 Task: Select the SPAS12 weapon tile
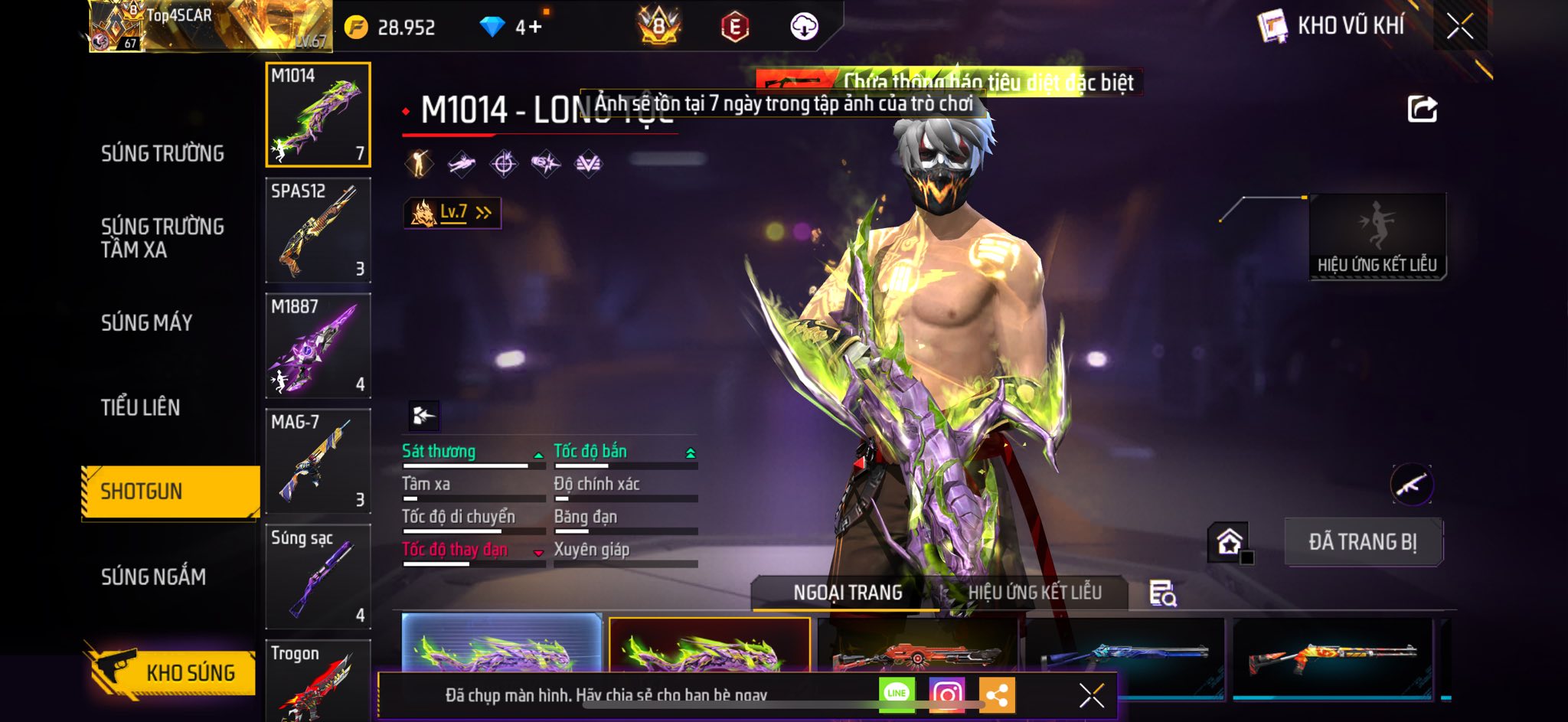[318, 230]
